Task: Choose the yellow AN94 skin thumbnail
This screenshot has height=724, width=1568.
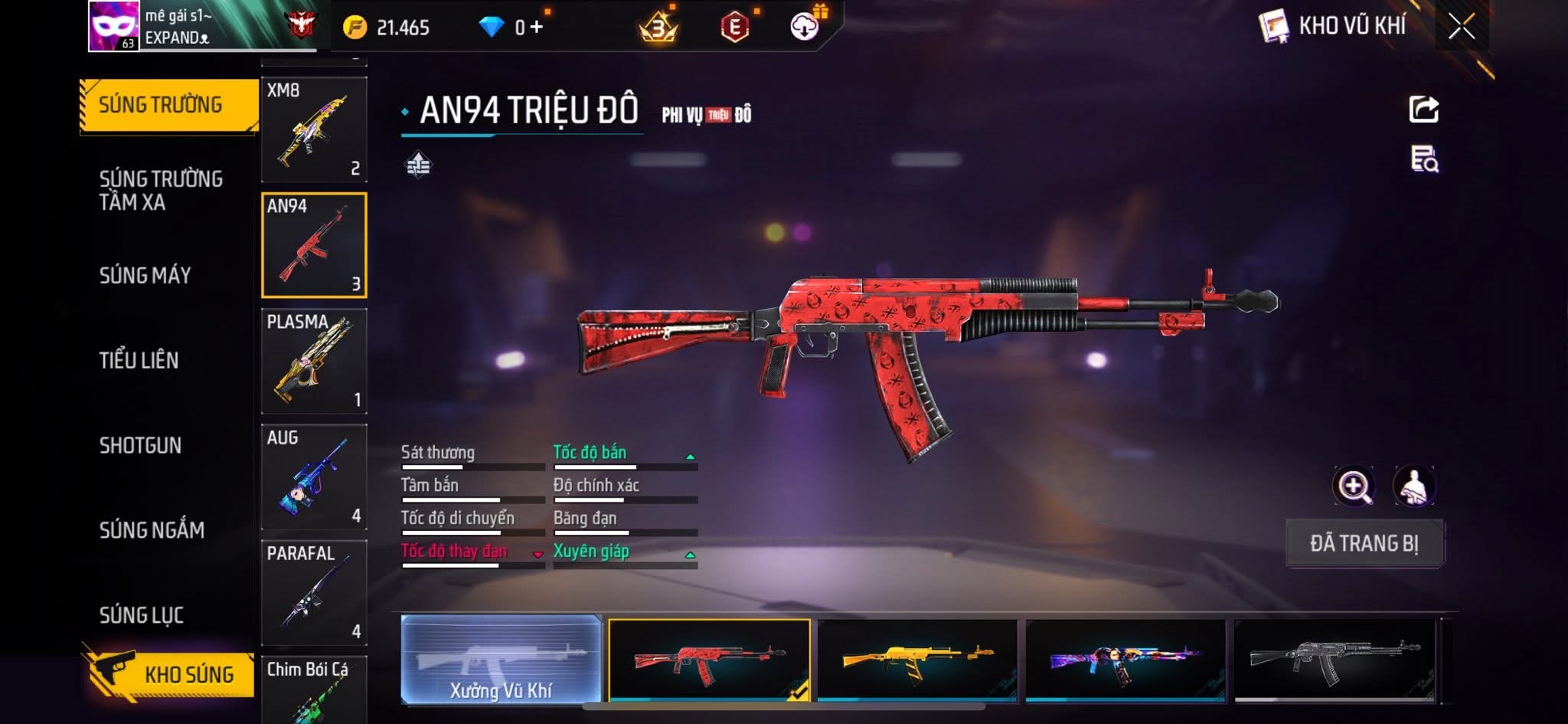Action: (917, 660)
